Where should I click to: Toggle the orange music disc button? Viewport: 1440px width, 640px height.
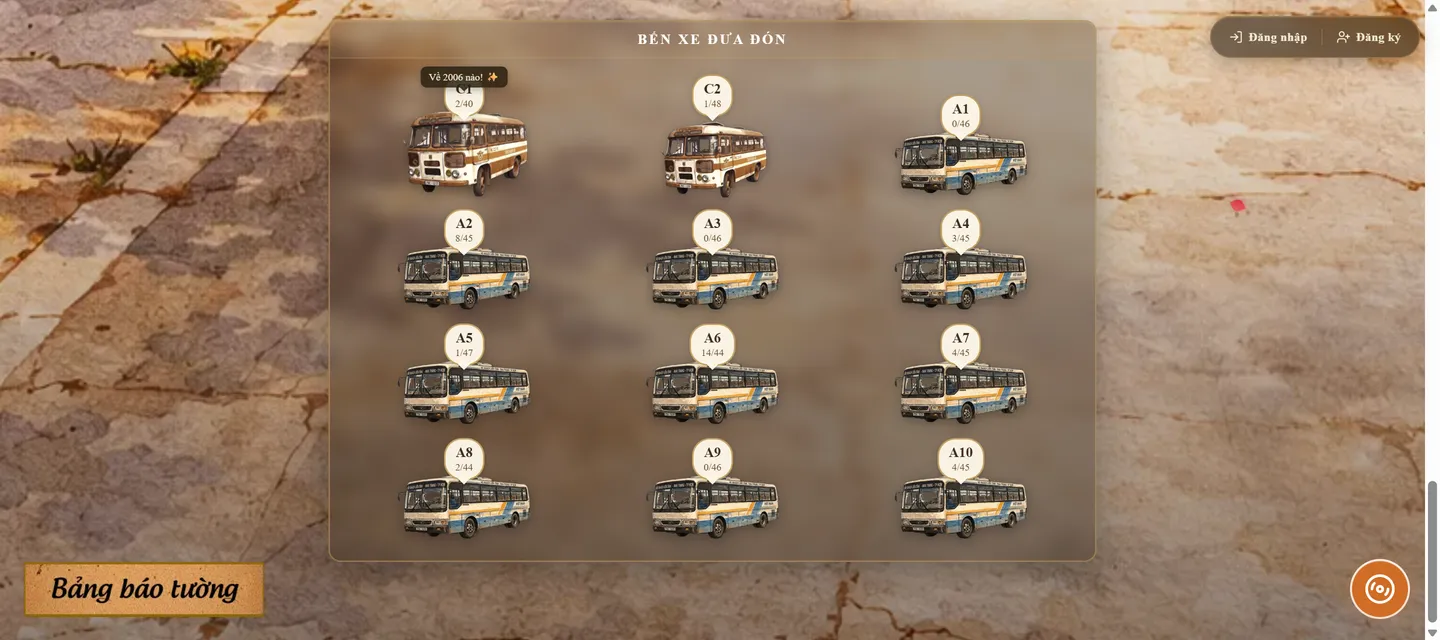(x=1379, y=589)
